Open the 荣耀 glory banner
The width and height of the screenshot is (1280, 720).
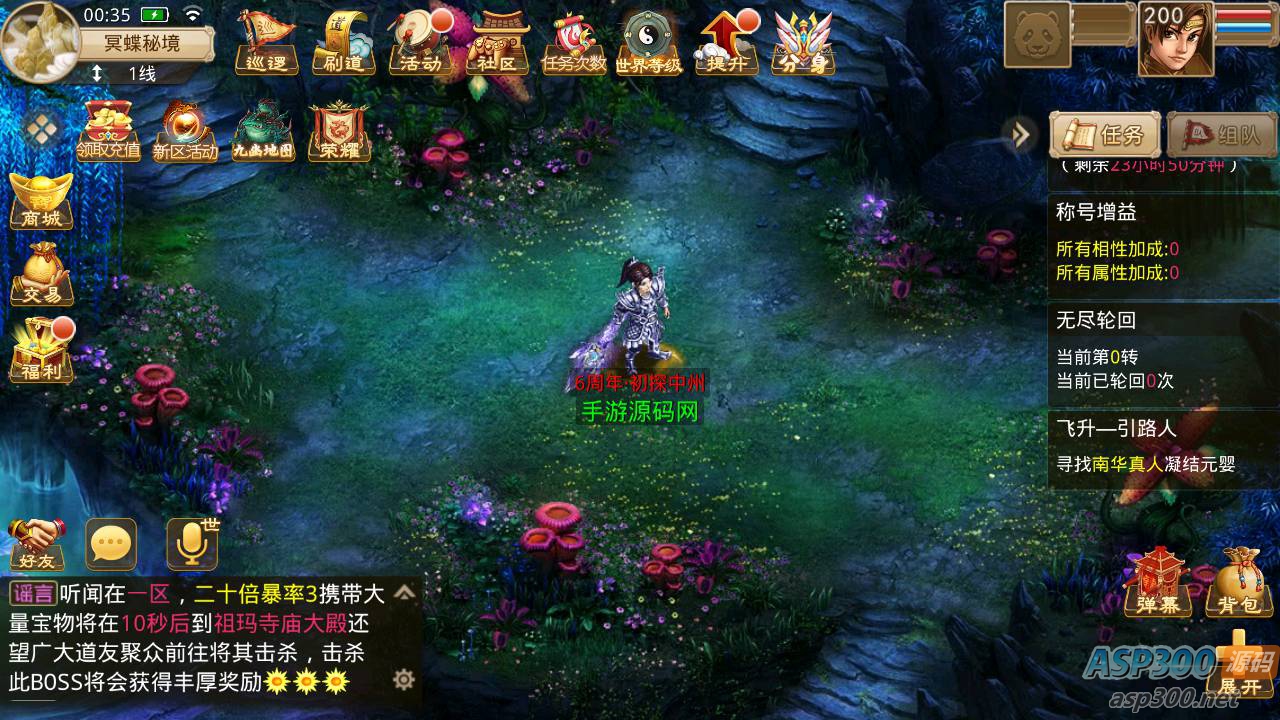click(x=339, y=131)
